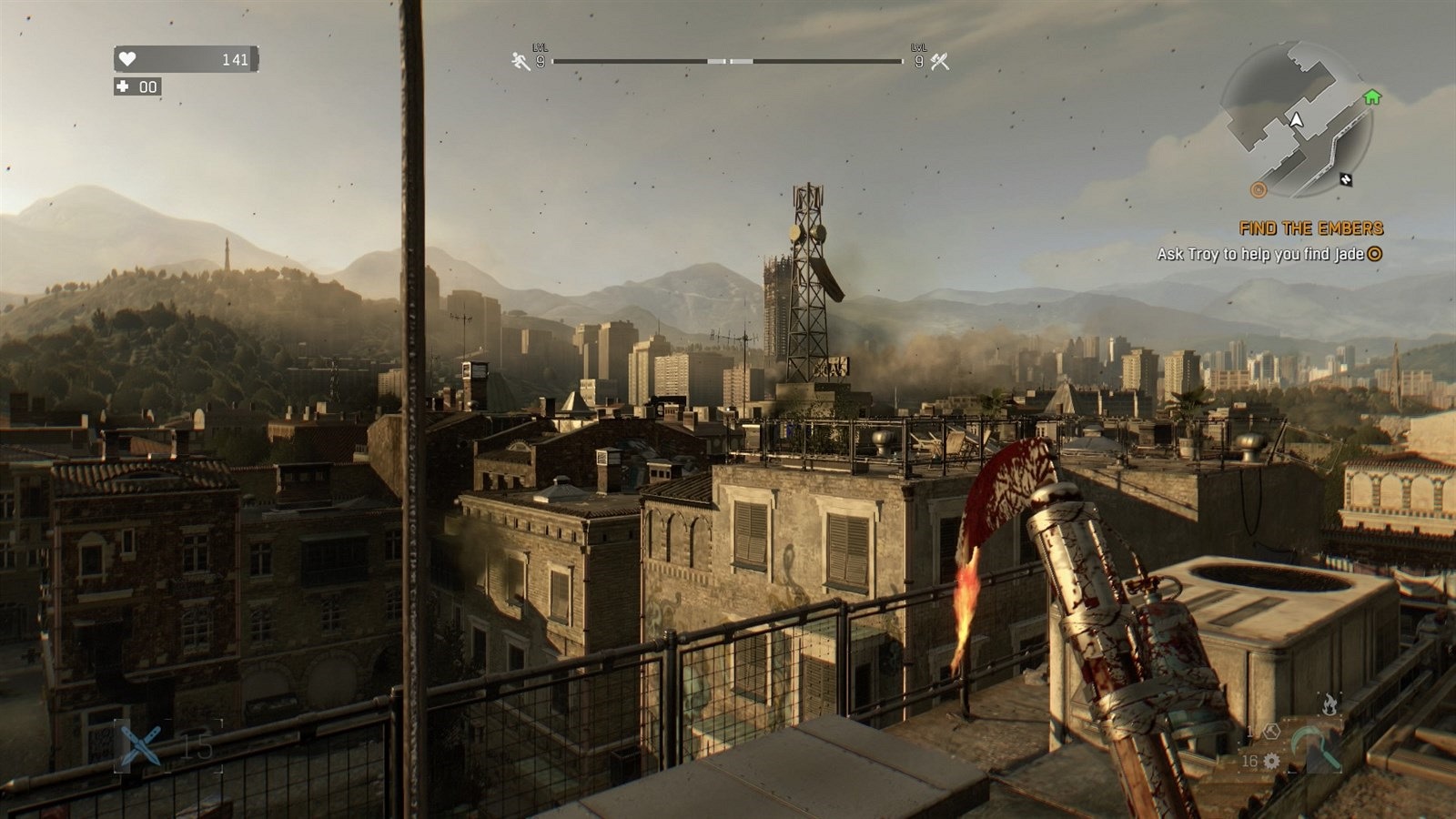Open the Find the Embers quest tracker
The height and width of the screenshot is (819, 1456).
1310,228
